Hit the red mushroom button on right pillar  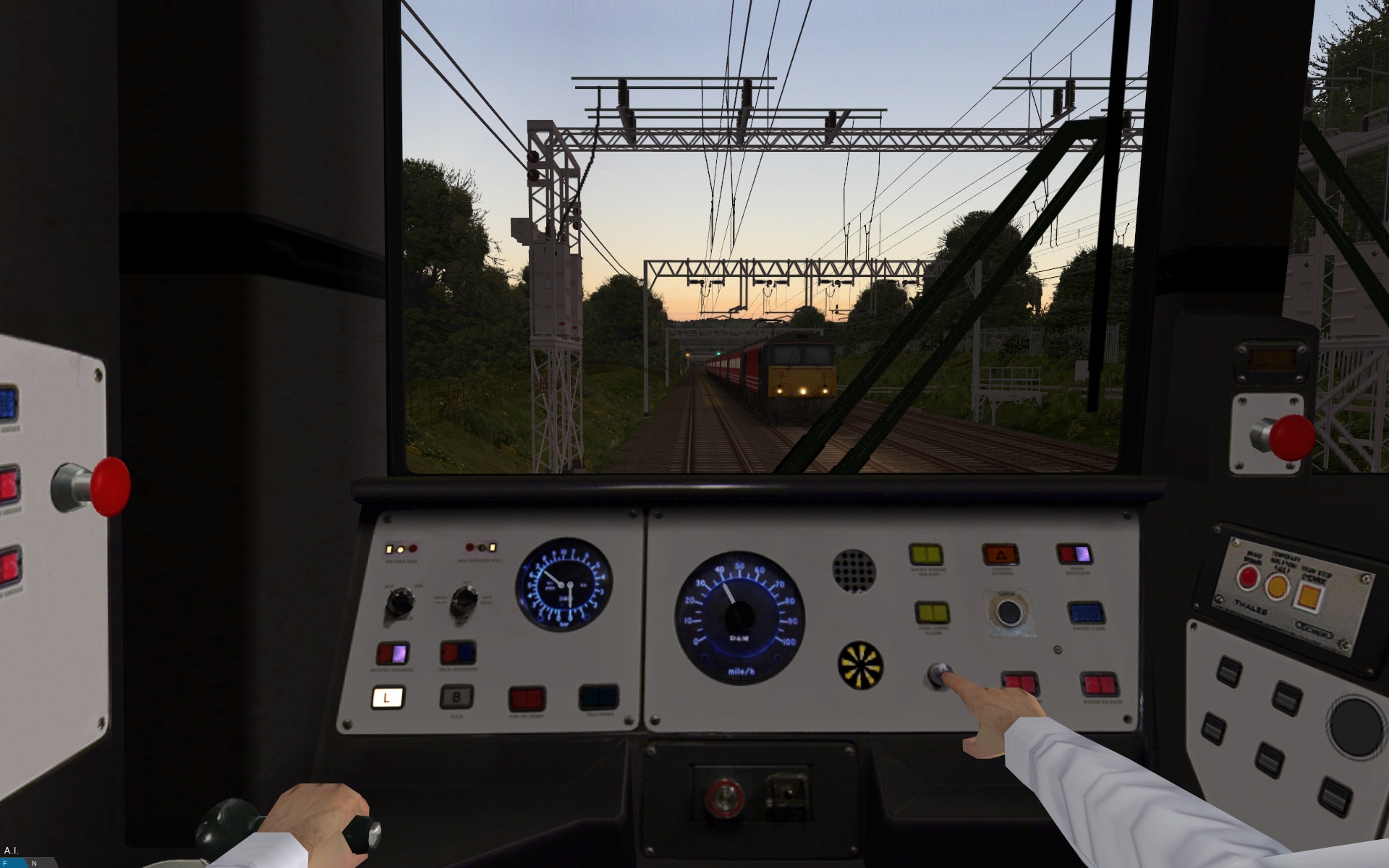[x=1291, y=437]
